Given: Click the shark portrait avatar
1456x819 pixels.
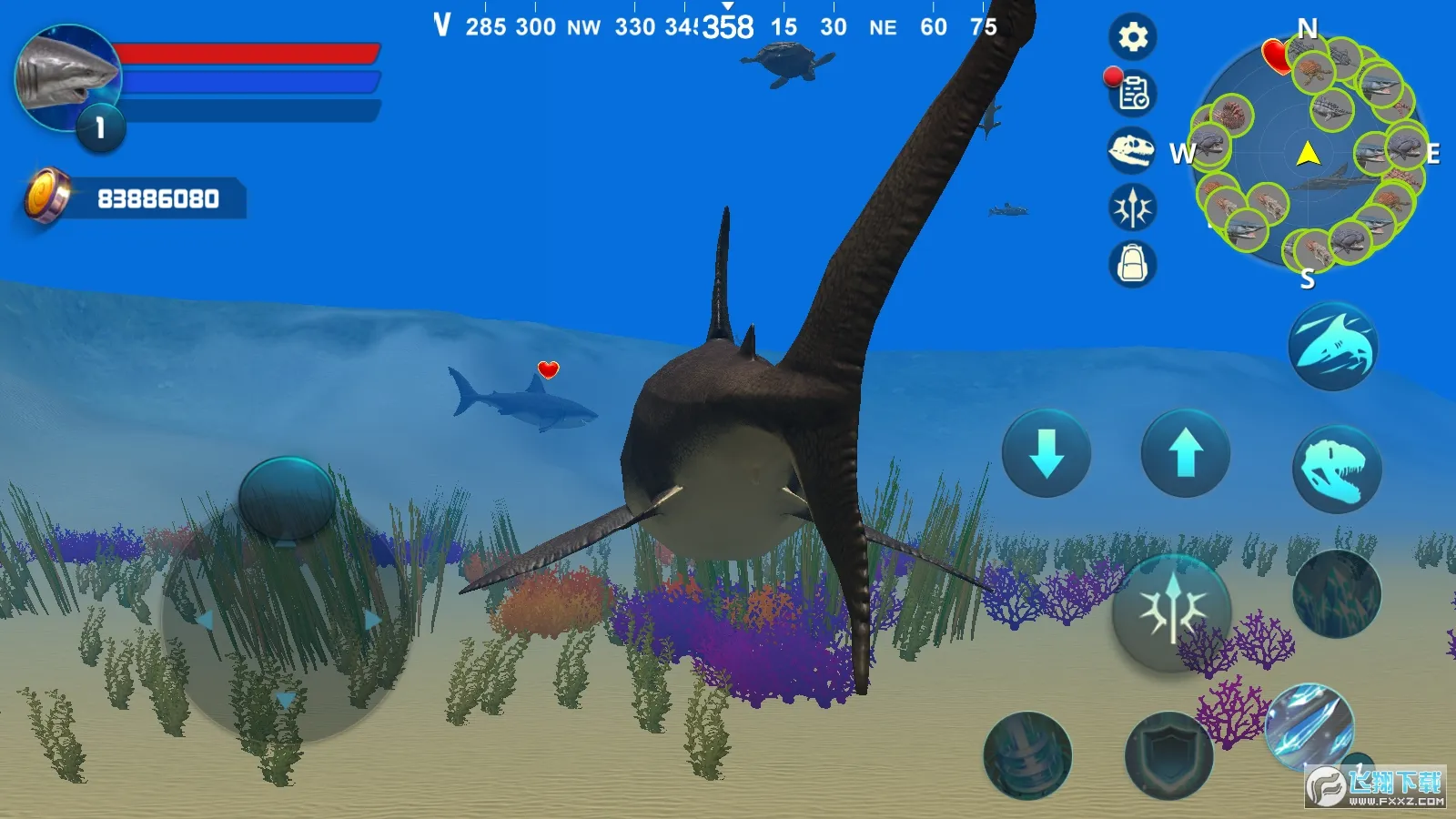Looking at the screenshot, I should point(67,78).
